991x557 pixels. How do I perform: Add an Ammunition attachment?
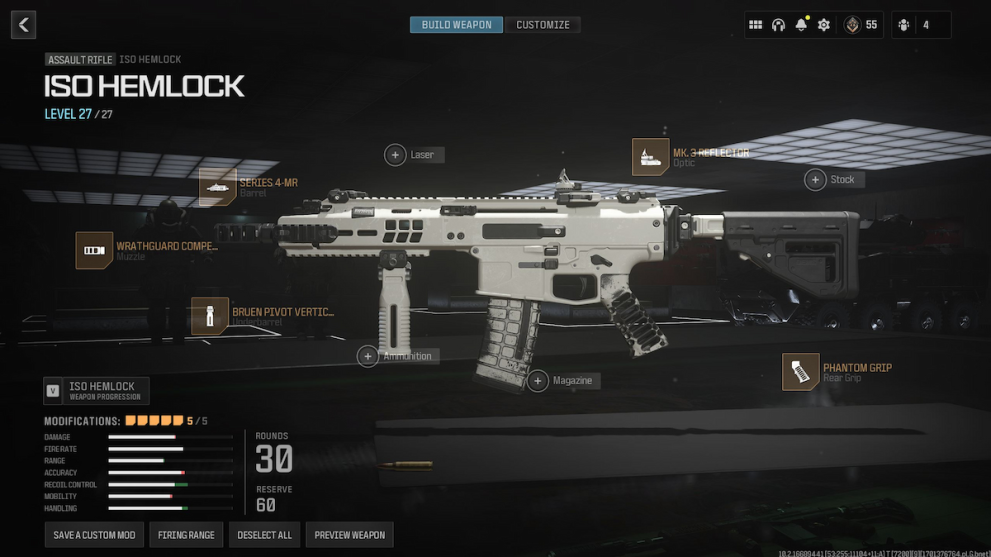click(368, 356)
